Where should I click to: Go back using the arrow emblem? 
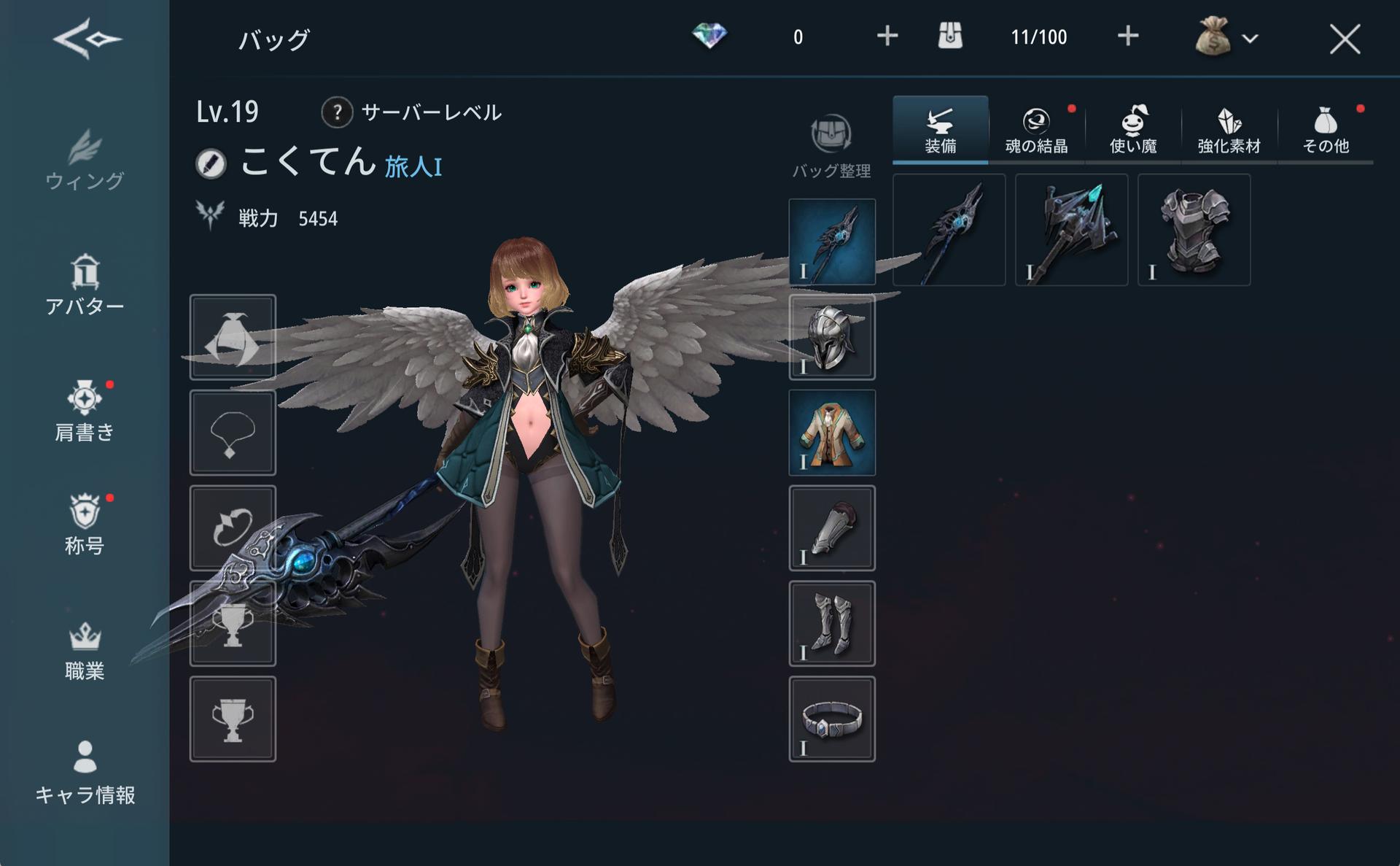[87, 39]
